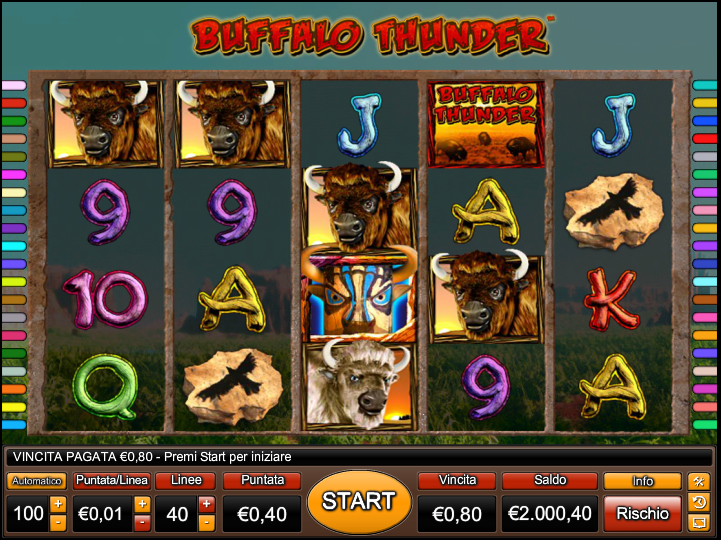Activate the Automatico autoplay button
The height and width of the screenshot is (540, 721).
[x=36, y=481]
